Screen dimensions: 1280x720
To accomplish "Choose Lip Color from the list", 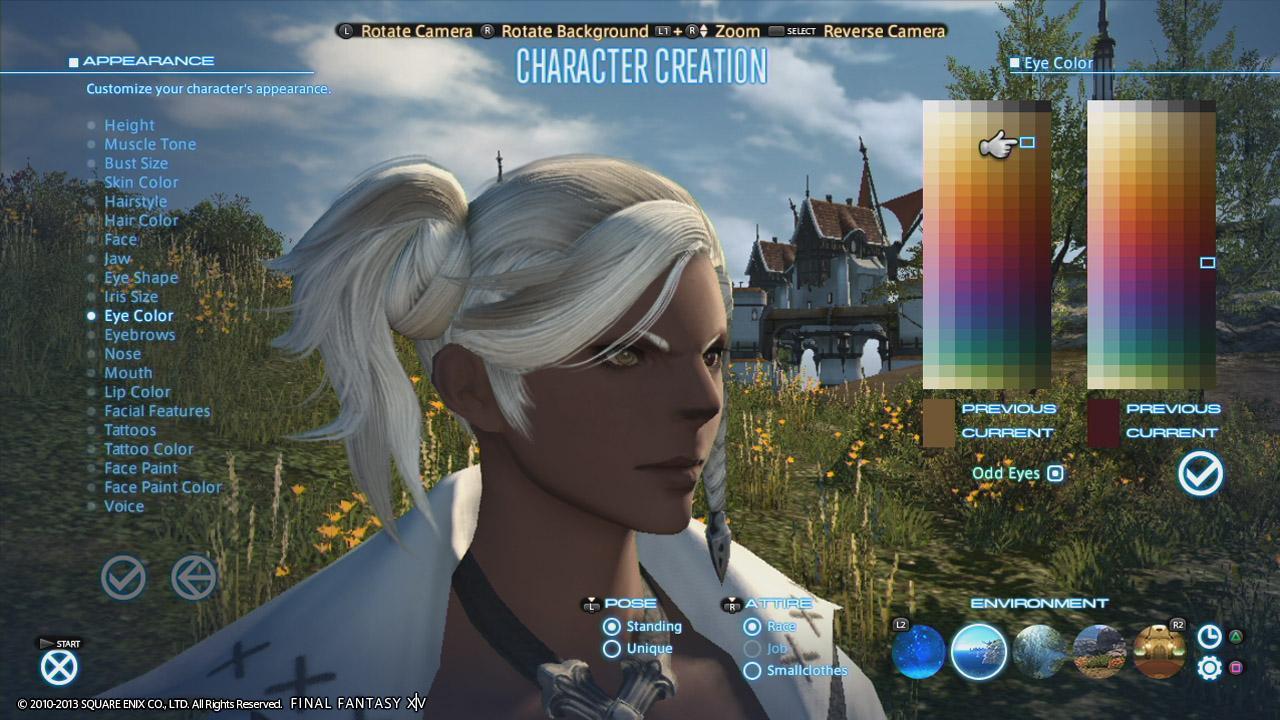I will point(137,392).
